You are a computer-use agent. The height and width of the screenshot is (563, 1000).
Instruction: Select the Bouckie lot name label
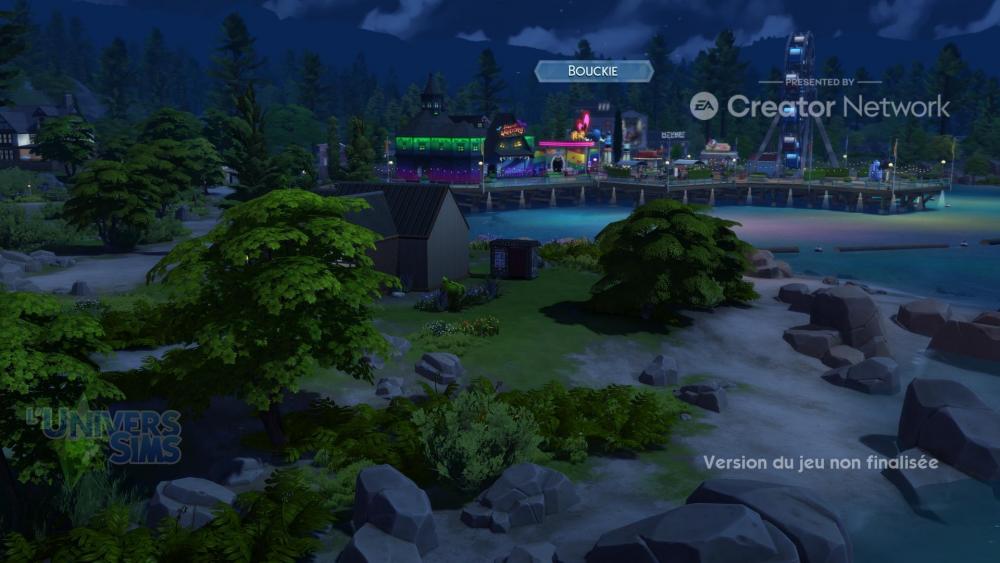click(594, 71)
